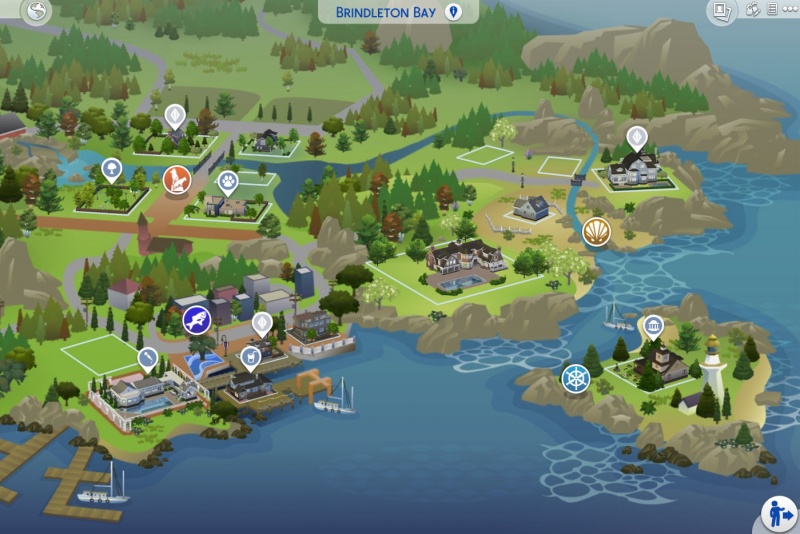This screenshot has width=800, height=534.
Task: Select the orange cat and dog neighborhood marker
Action: 177,180
